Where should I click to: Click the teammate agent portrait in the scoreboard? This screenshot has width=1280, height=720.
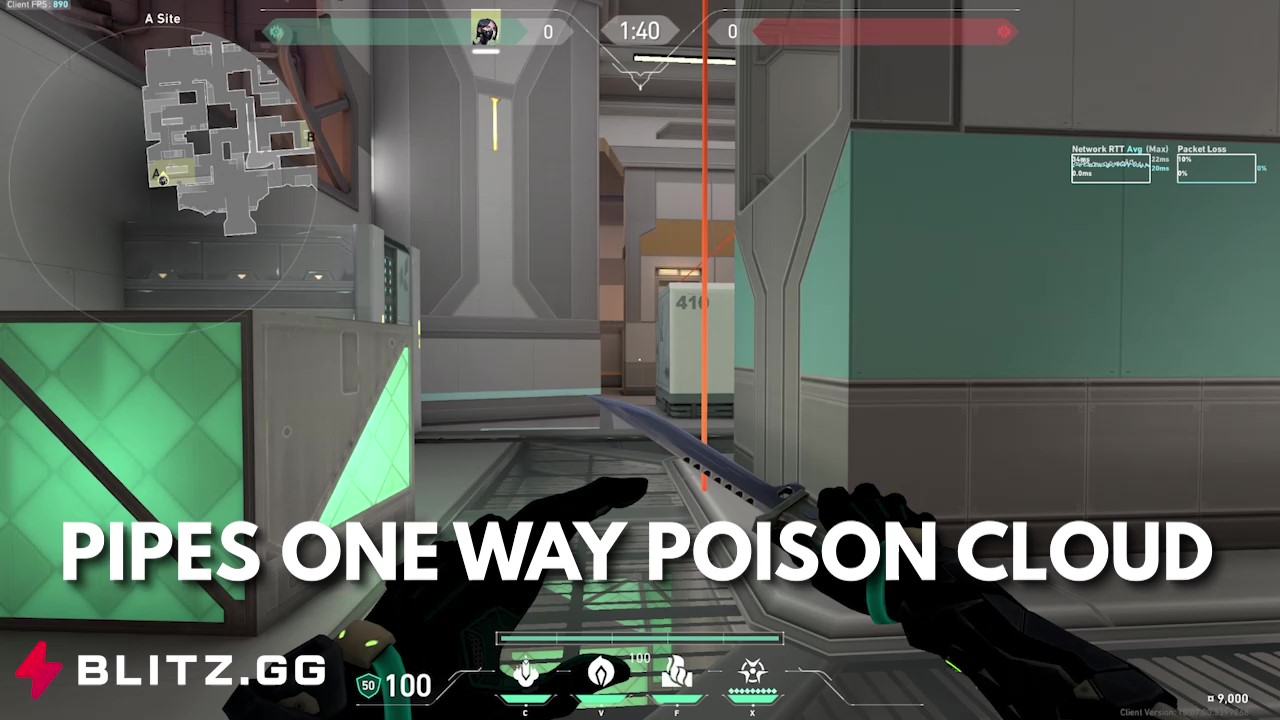[x=484, y=30]
